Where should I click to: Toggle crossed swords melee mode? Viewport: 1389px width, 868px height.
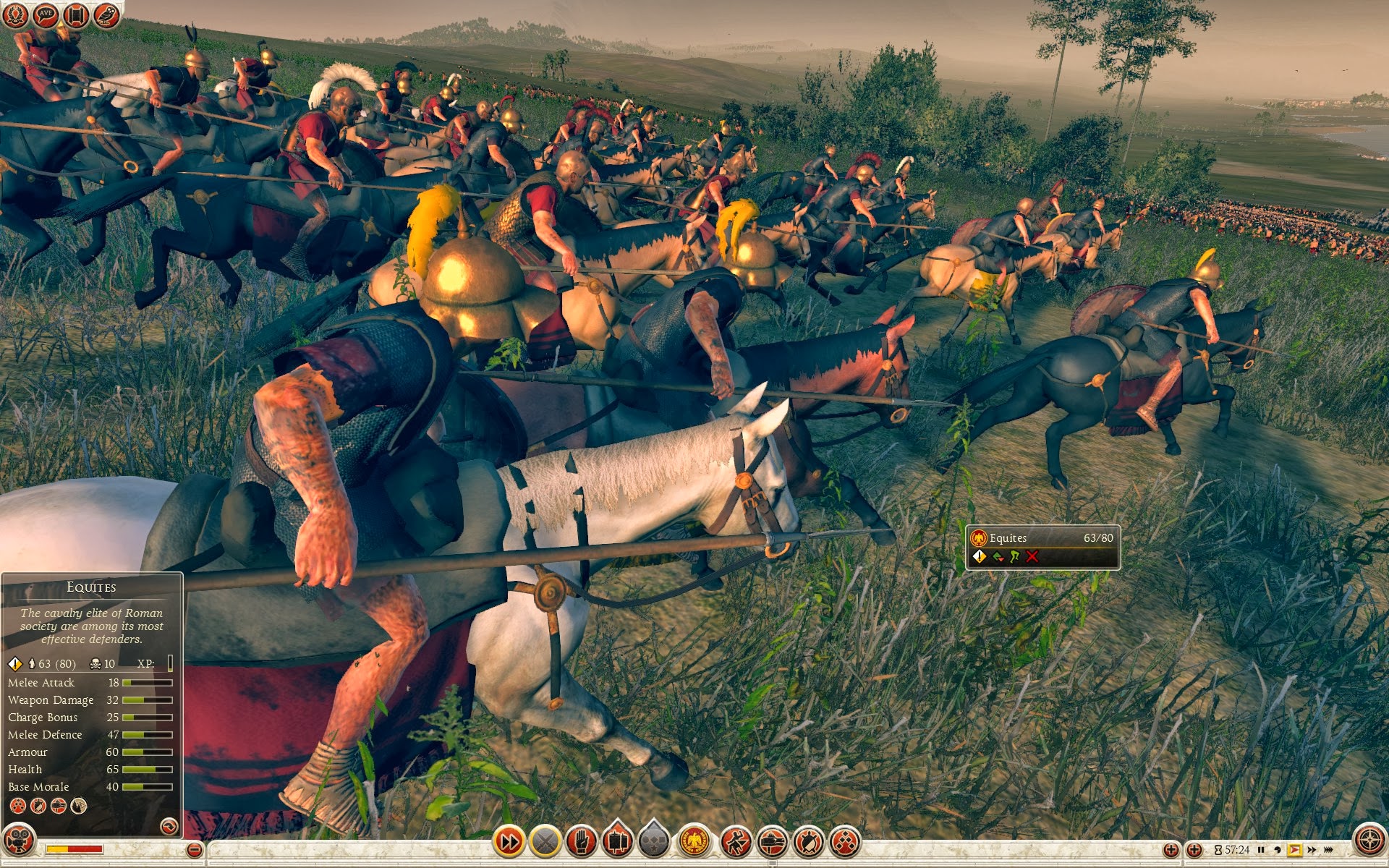tap(545, 841)
